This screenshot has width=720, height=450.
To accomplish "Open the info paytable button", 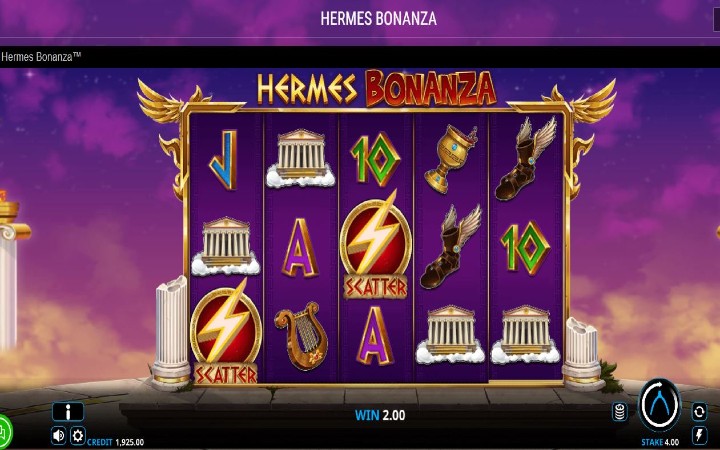I will 68,411.
